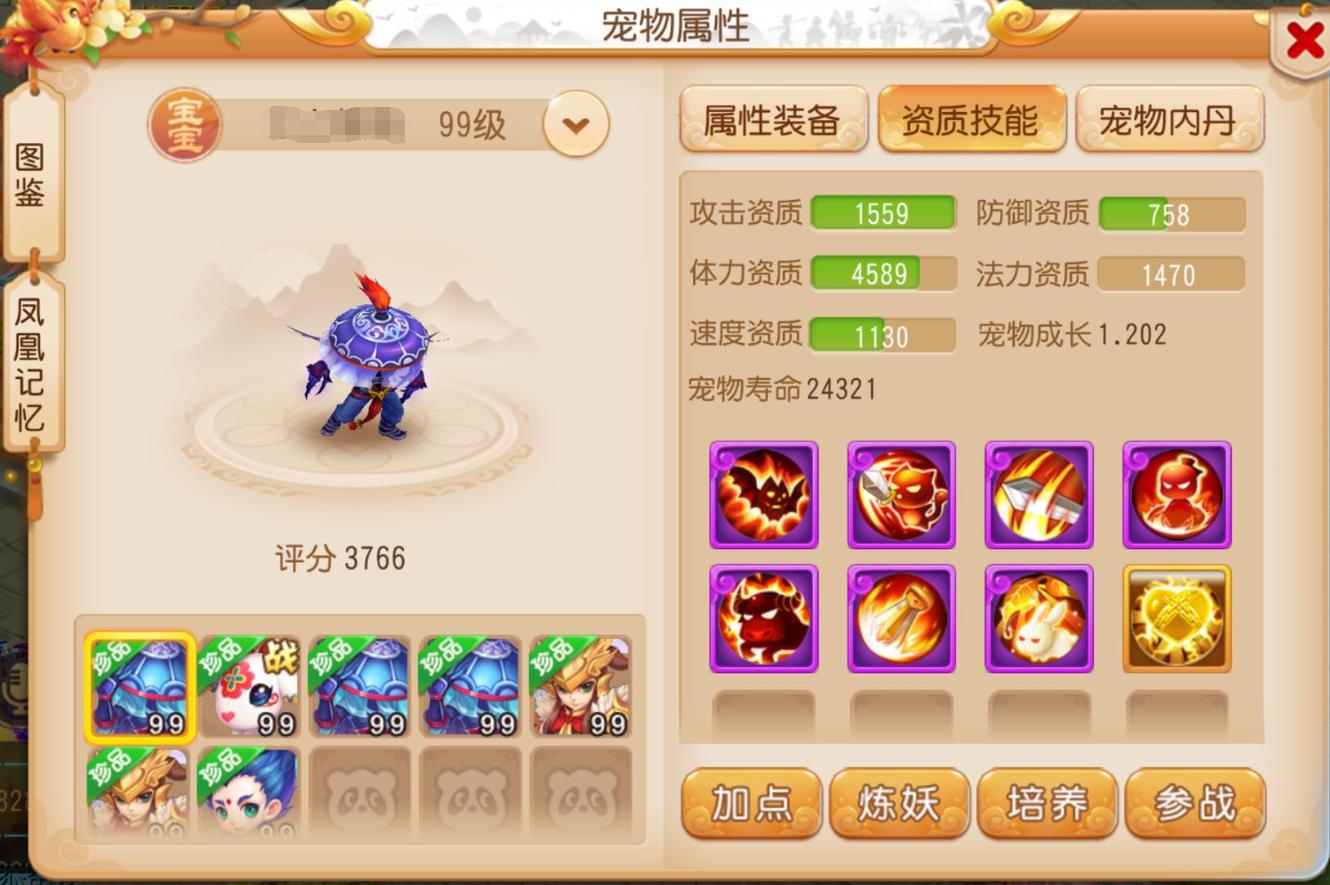Open the sword-pierced flame imp skill
The height and width of the screenshot is (885, 1330).
click(901, 494)
